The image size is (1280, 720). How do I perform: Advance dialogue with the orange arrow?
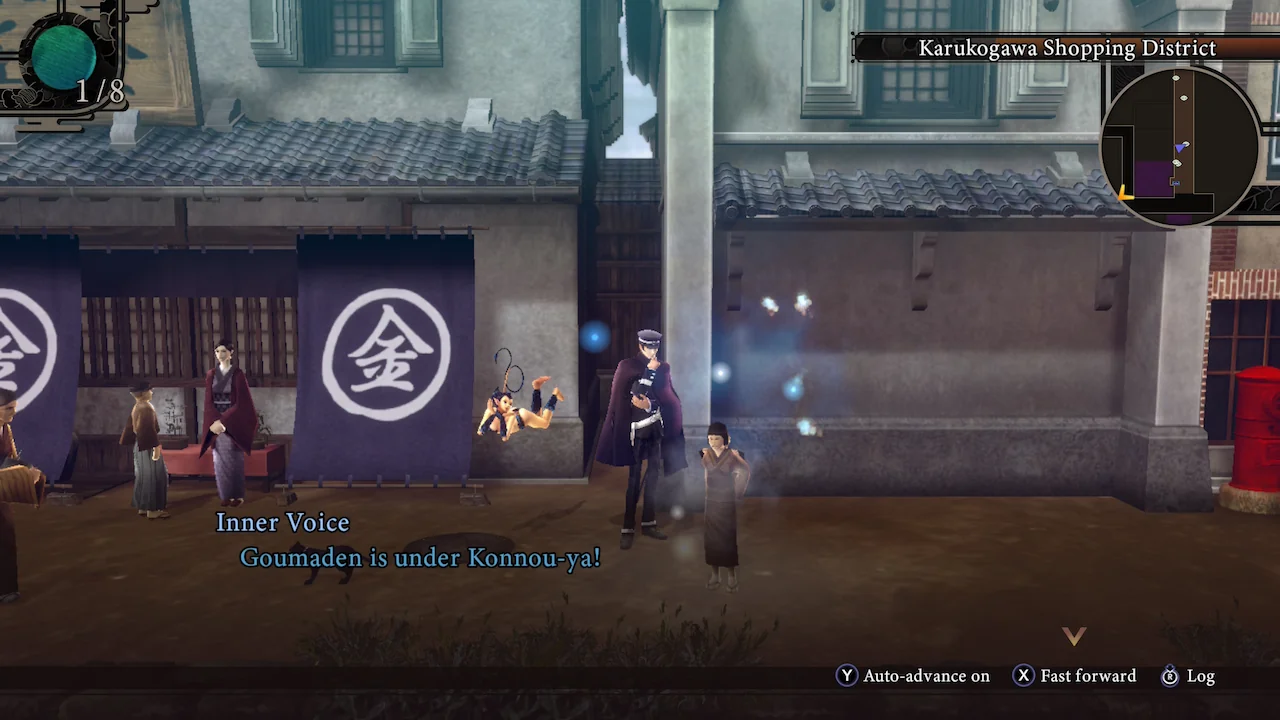tap(1073, 636)
